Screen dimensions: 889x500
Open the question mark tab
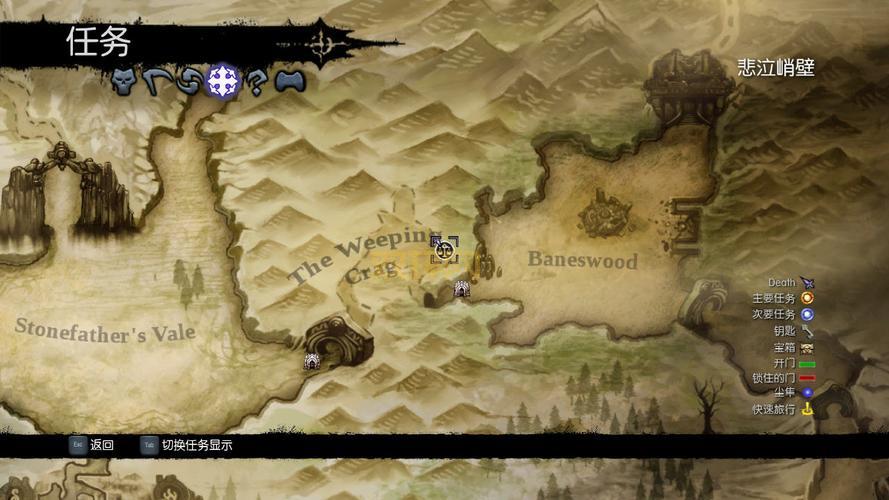click(256, 82)
